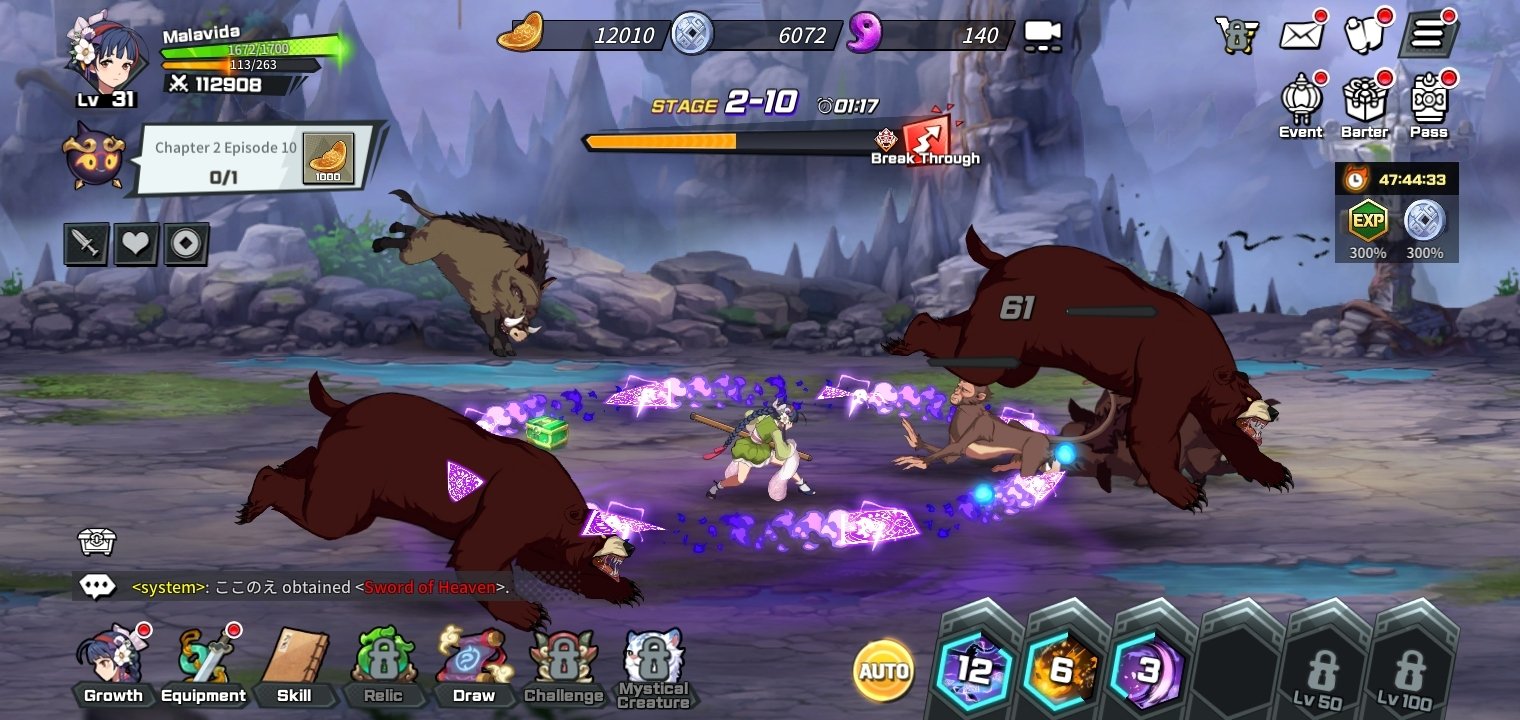The image size is (1520, 720).
Task: Open the Barter gift box
Action: 1364,105
